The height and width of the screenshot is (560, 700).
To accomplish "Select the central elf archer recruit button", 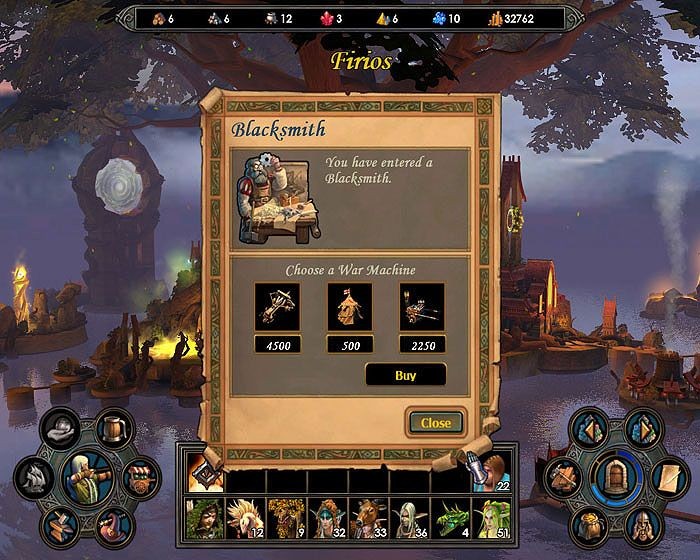I will tap(87, 477).
